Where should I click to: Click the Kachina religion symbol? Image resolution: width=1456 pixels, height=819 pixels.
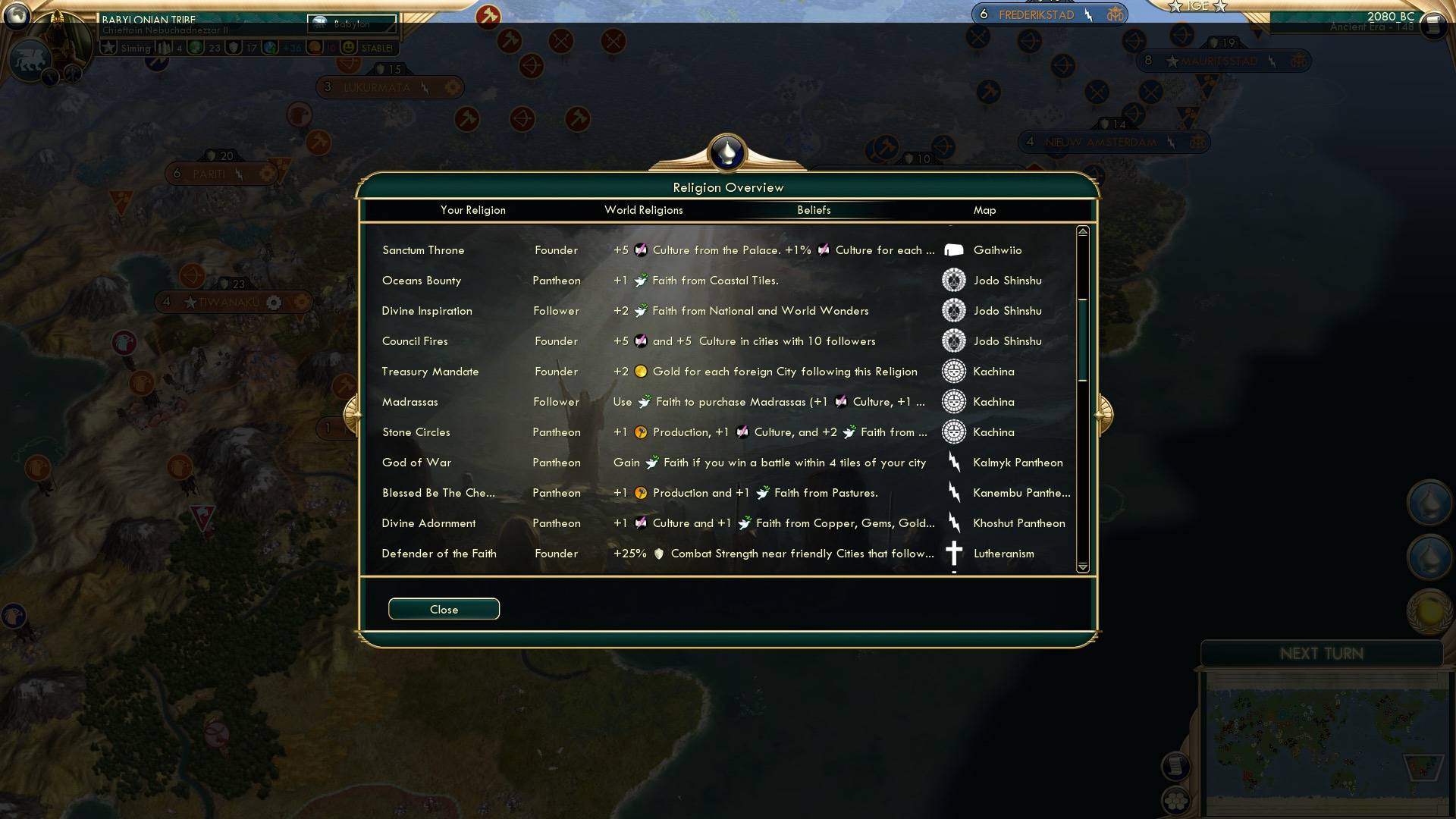953,372
